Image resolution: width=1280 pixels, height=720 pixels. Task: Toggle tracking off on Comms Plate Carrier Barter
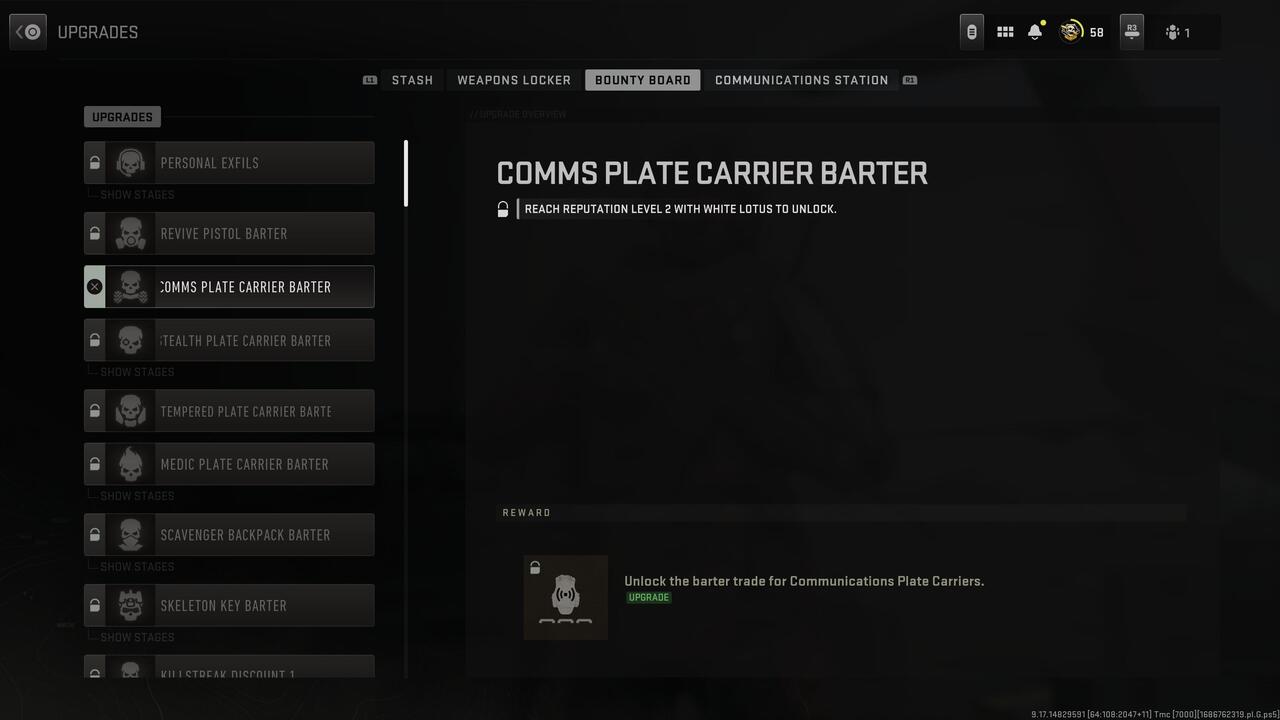pos(95,287)
